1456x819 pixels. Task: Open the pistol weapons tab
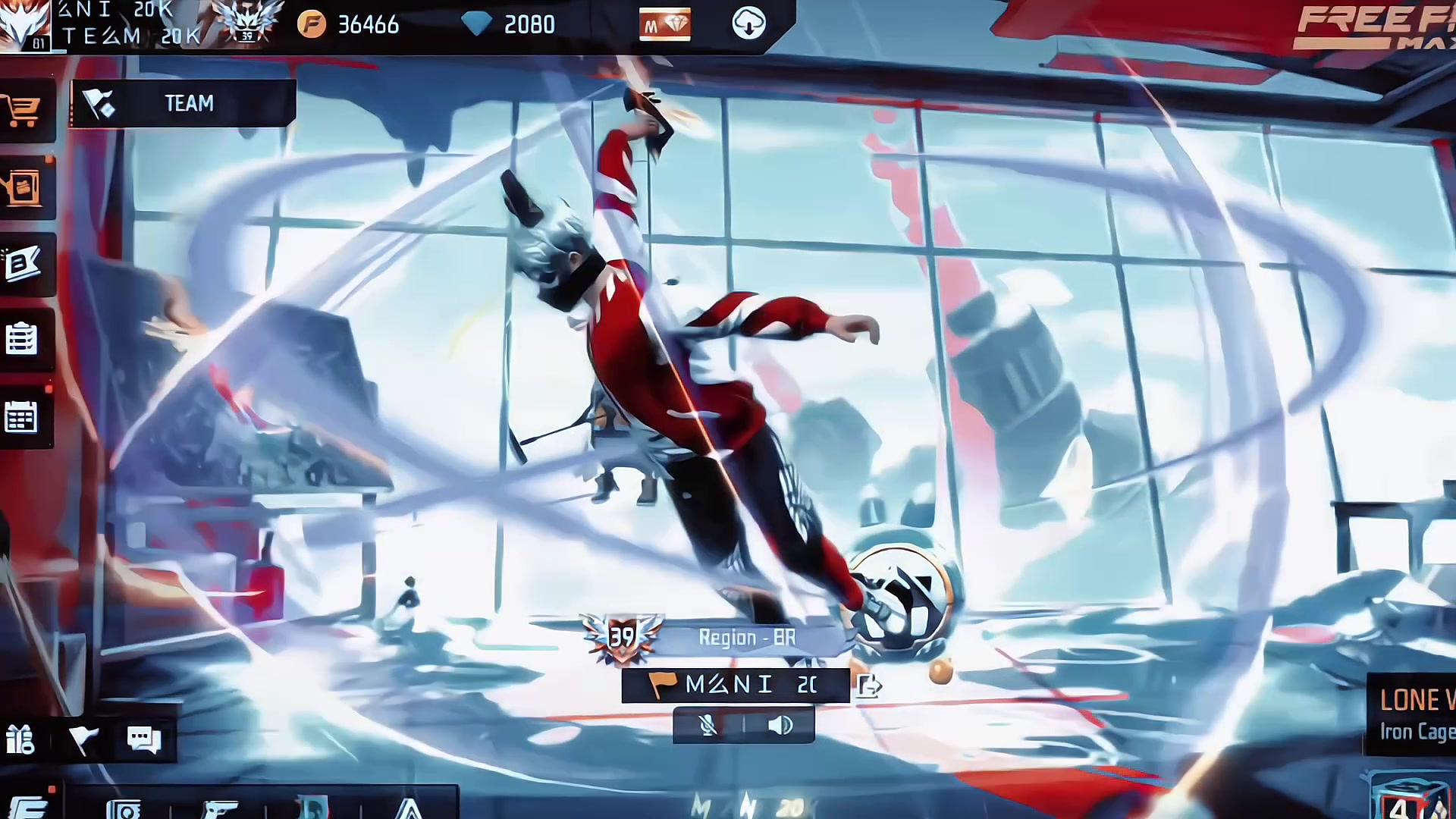(x=221, y=808)
